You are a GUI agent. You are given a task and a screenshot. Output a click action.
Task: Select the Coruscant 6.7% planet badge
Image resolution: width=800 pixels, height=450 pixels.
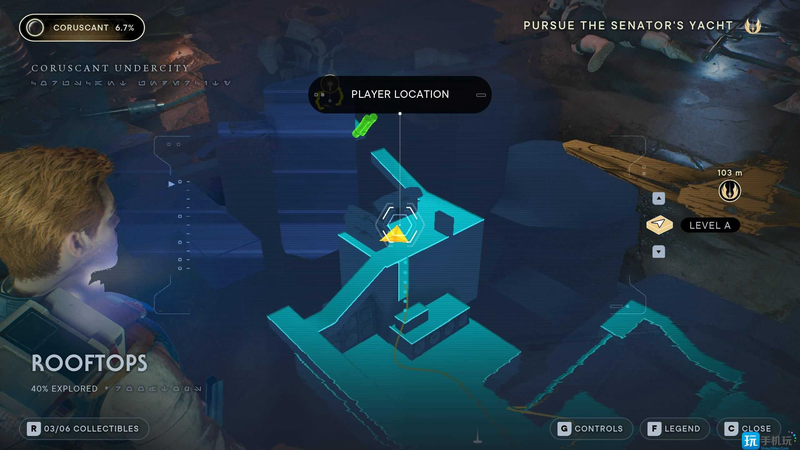click(x=81, y=27)
